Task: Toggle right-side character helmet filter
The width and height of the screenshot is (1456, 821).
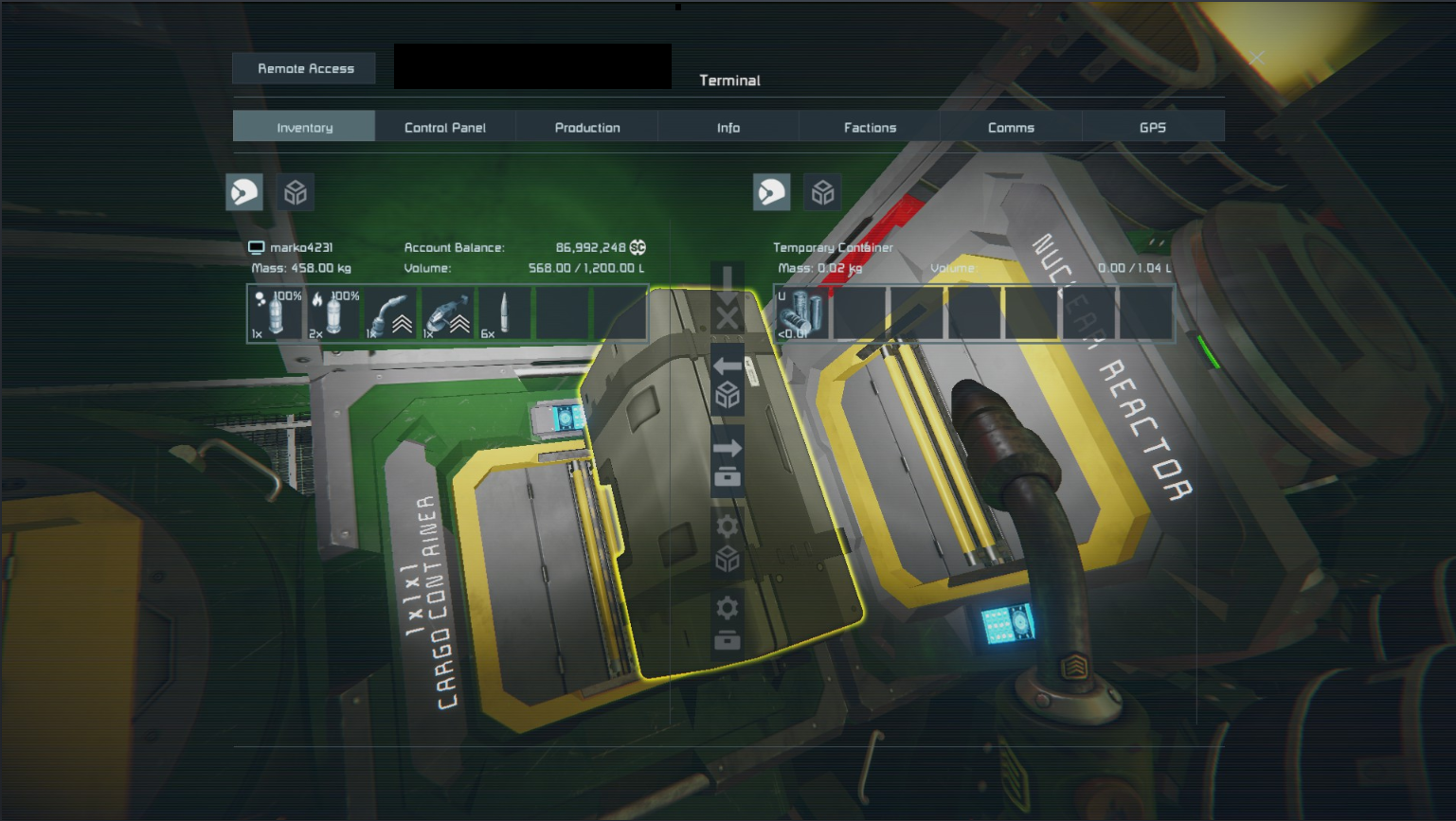Action: (771, 192)
